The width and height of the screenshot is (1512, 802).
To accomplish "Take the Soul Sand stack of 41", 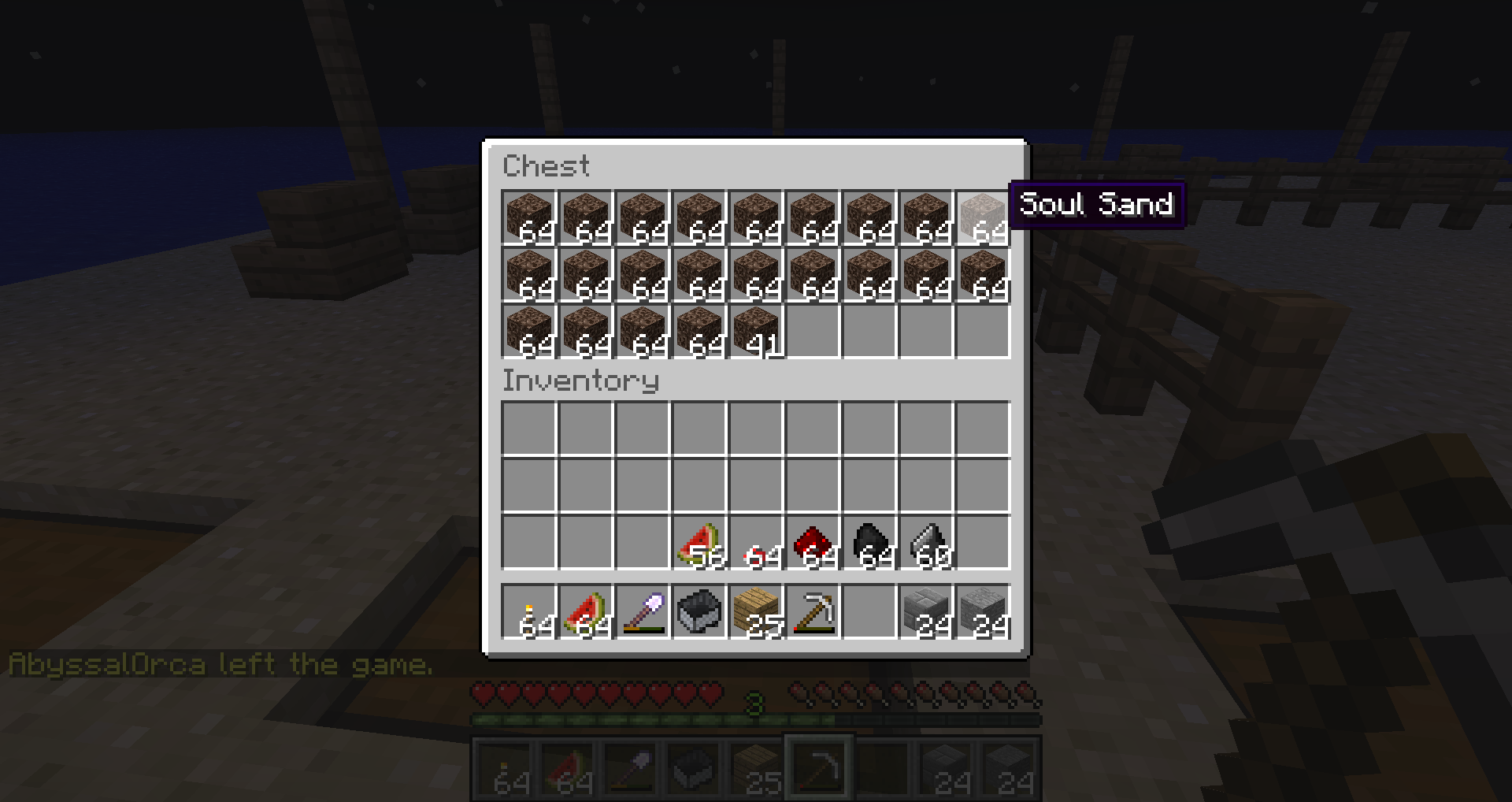I will (756, 332).
